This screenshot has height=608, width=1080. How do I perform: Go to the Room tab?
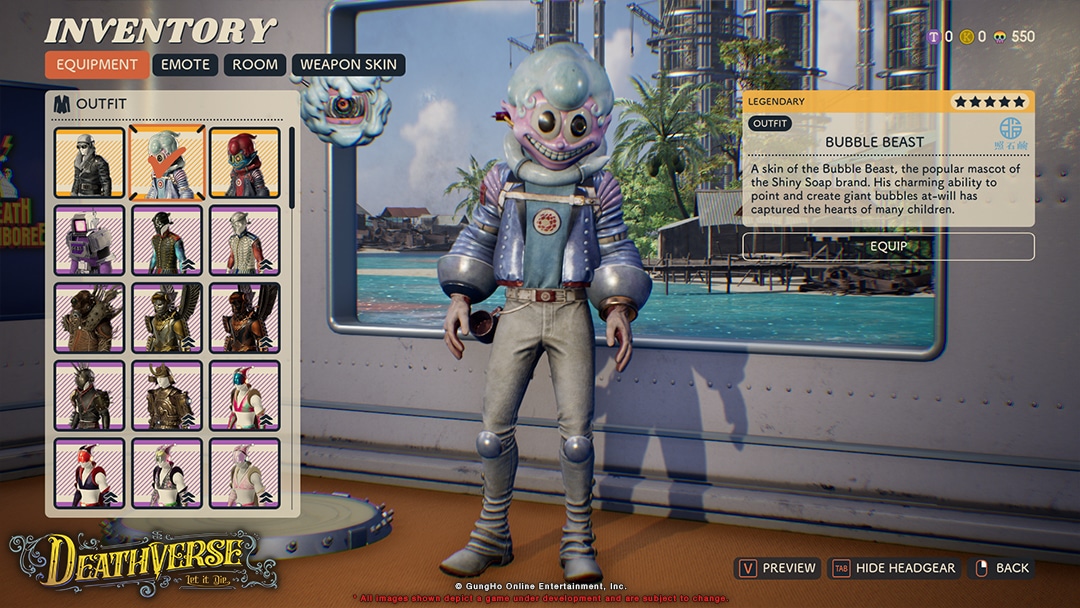(255, 65)
